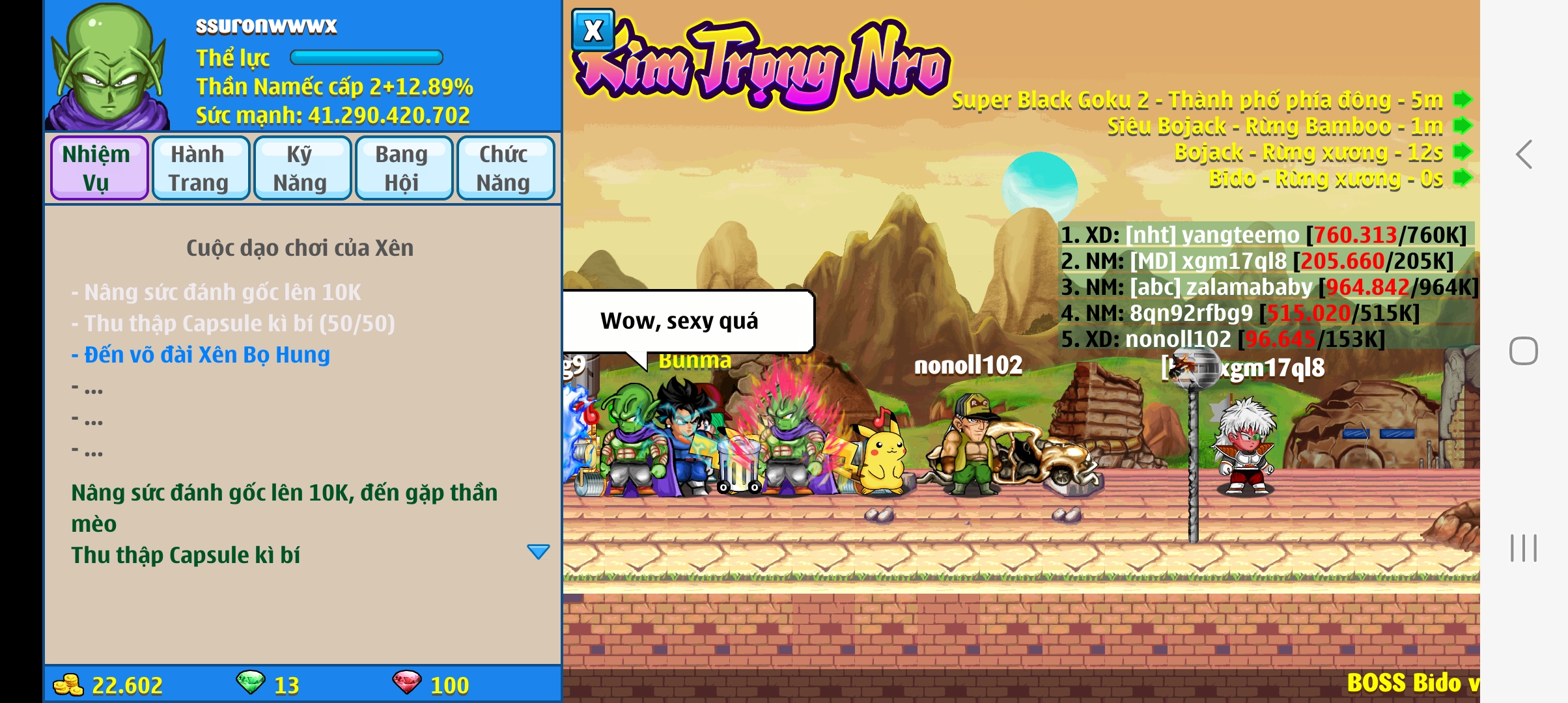Go to the Bojack boss at Rừng xương

tap(1463, 152)
